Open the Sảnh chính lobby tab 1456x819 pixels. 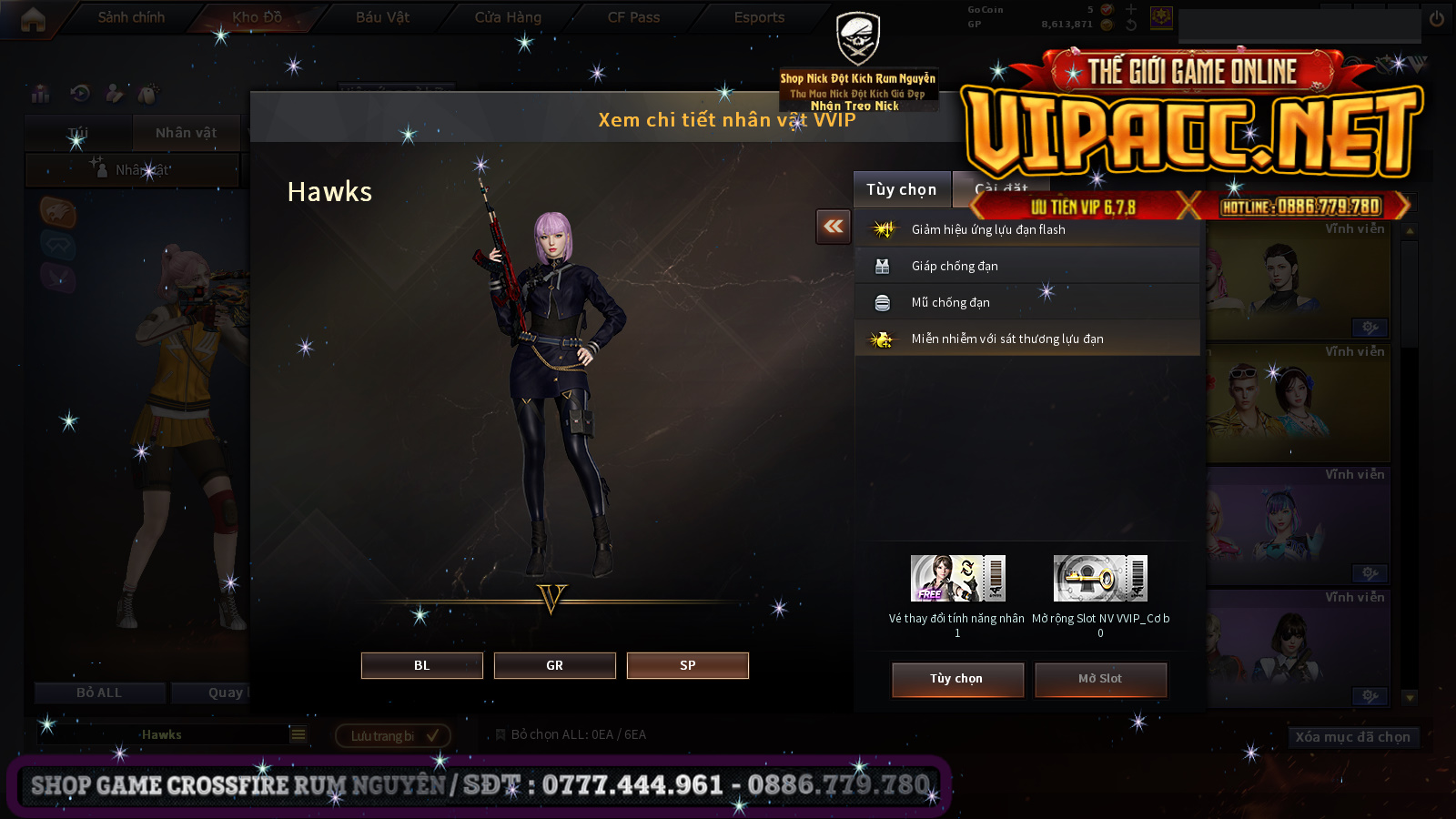(131, 17)
